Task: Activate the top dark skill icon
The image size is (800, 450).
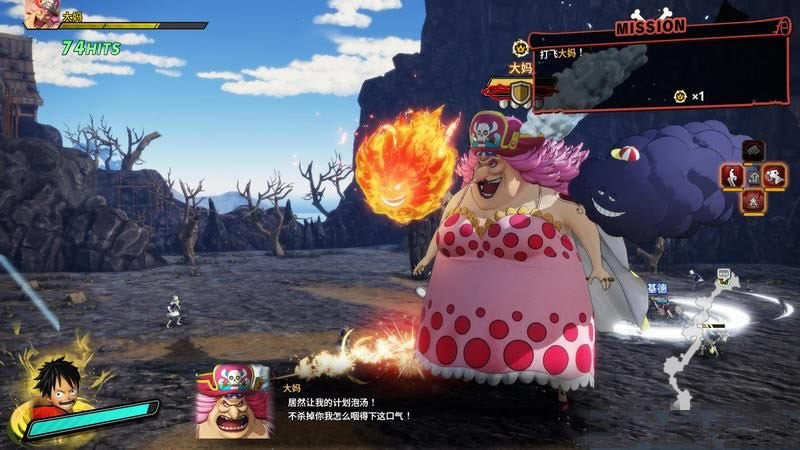Action: (754, 151)
